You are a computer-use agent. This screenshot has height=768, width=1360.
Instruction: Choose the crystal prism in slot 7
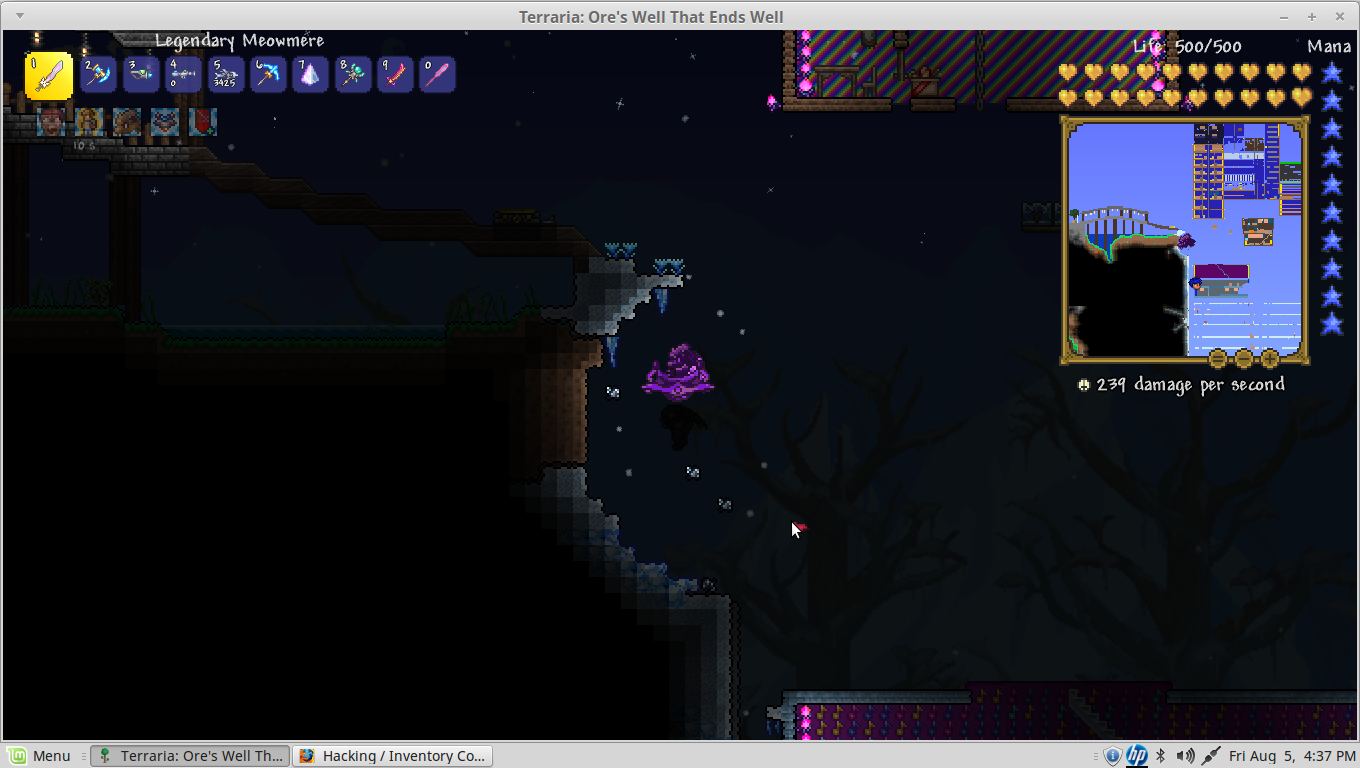pyautogui.click(x=310, y=75)
